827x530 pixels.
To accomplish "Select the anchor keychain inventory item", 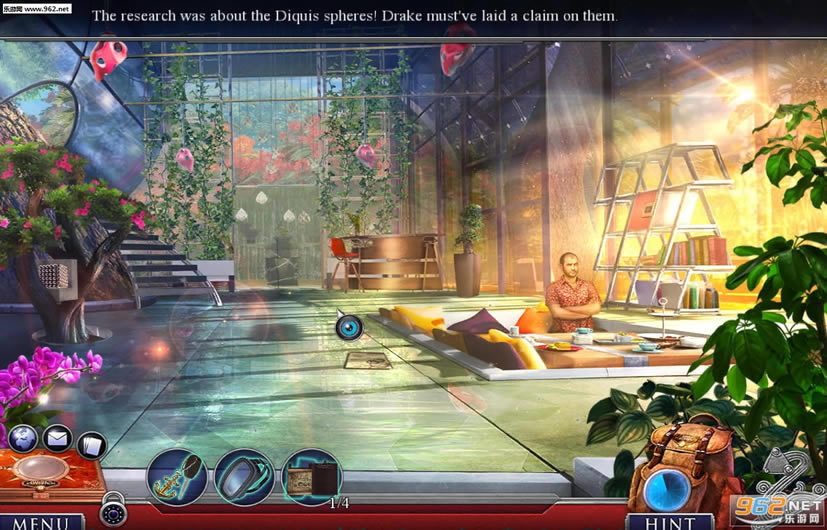I will coord(177,476).
